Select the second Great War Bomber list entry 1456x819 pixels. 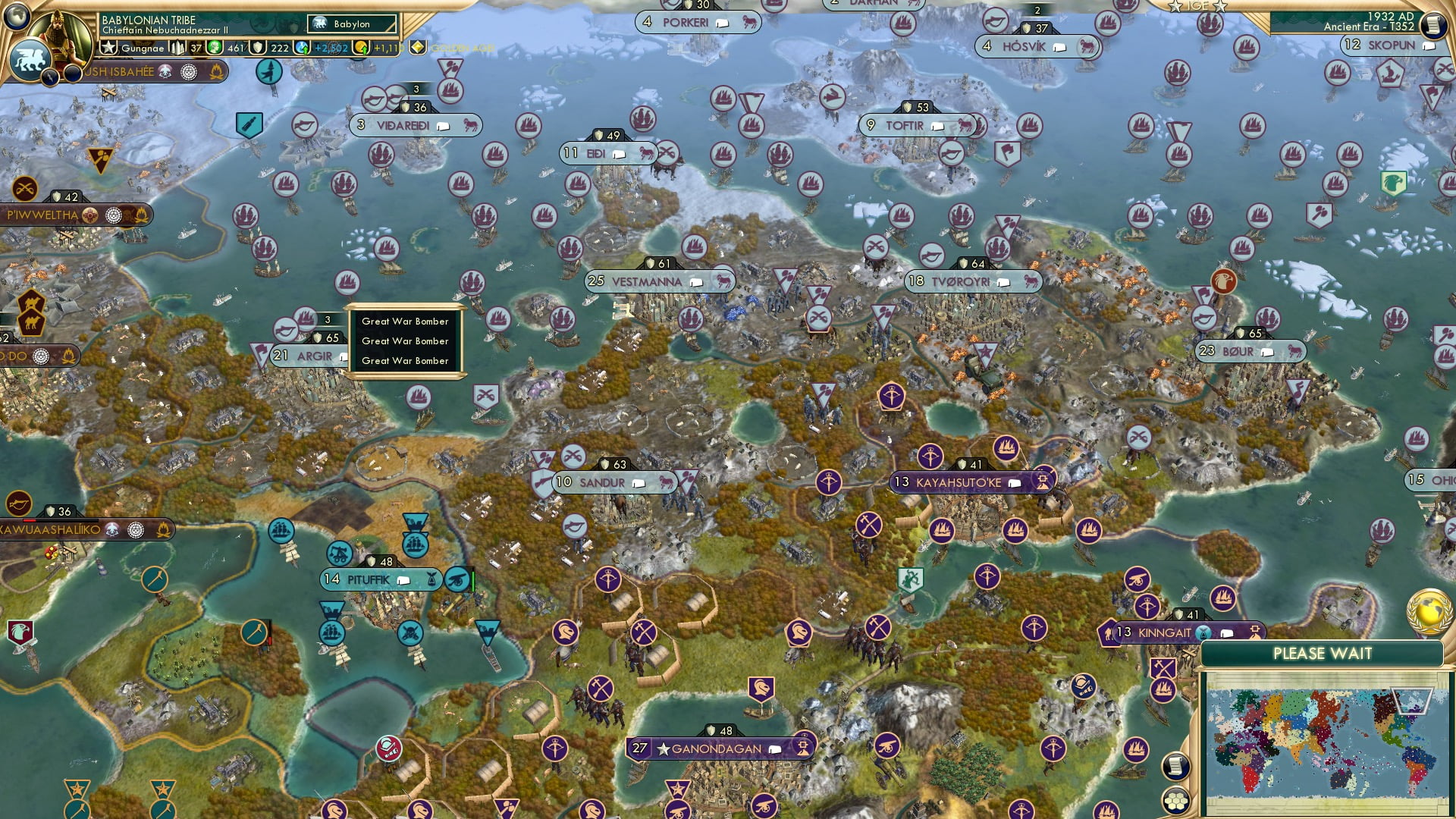pos(406,341)
